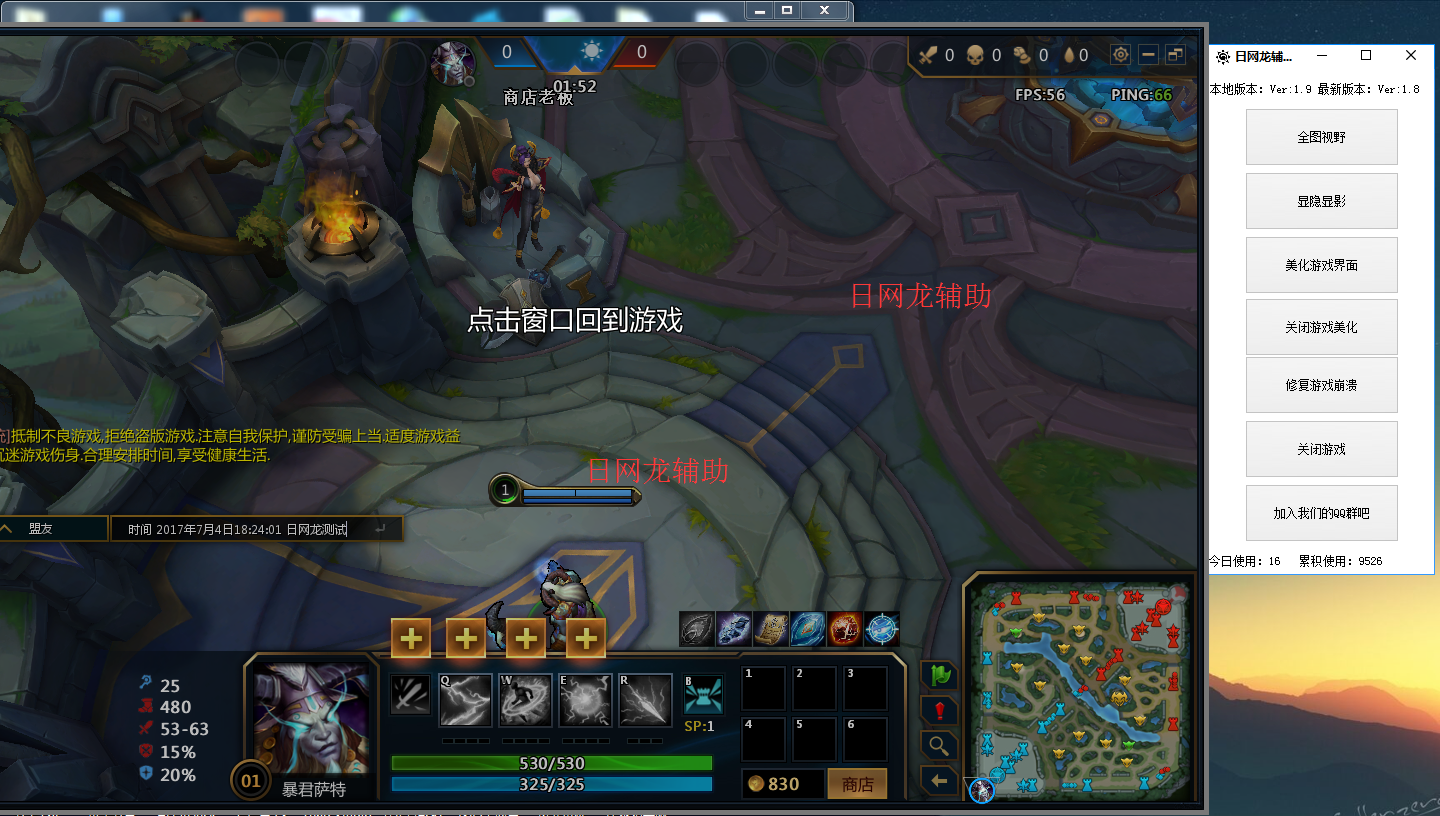Select the blue crosshair compass icon
1440x816 pixels.
tap(881, 629)
